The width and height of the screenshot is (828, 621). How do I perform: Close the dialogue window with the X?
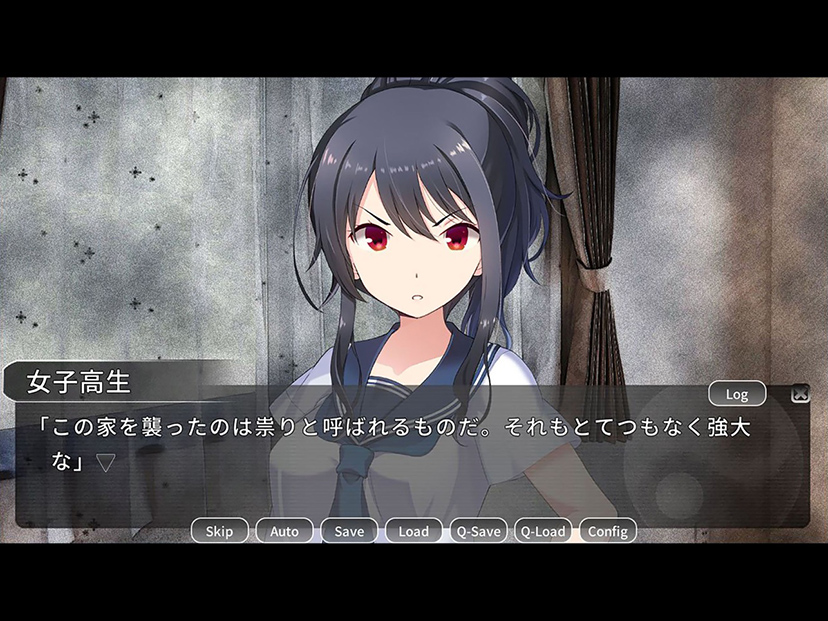tap(799, 394)
